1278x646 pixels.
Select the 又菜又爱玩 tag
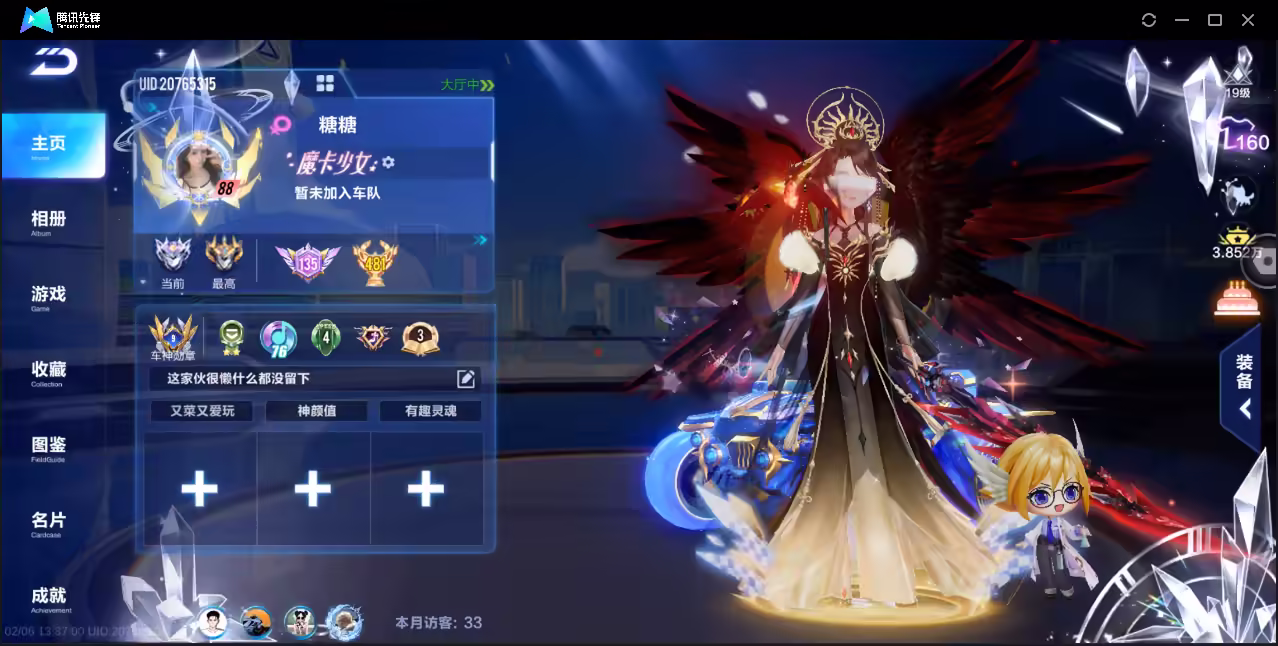tap(202, 411)
